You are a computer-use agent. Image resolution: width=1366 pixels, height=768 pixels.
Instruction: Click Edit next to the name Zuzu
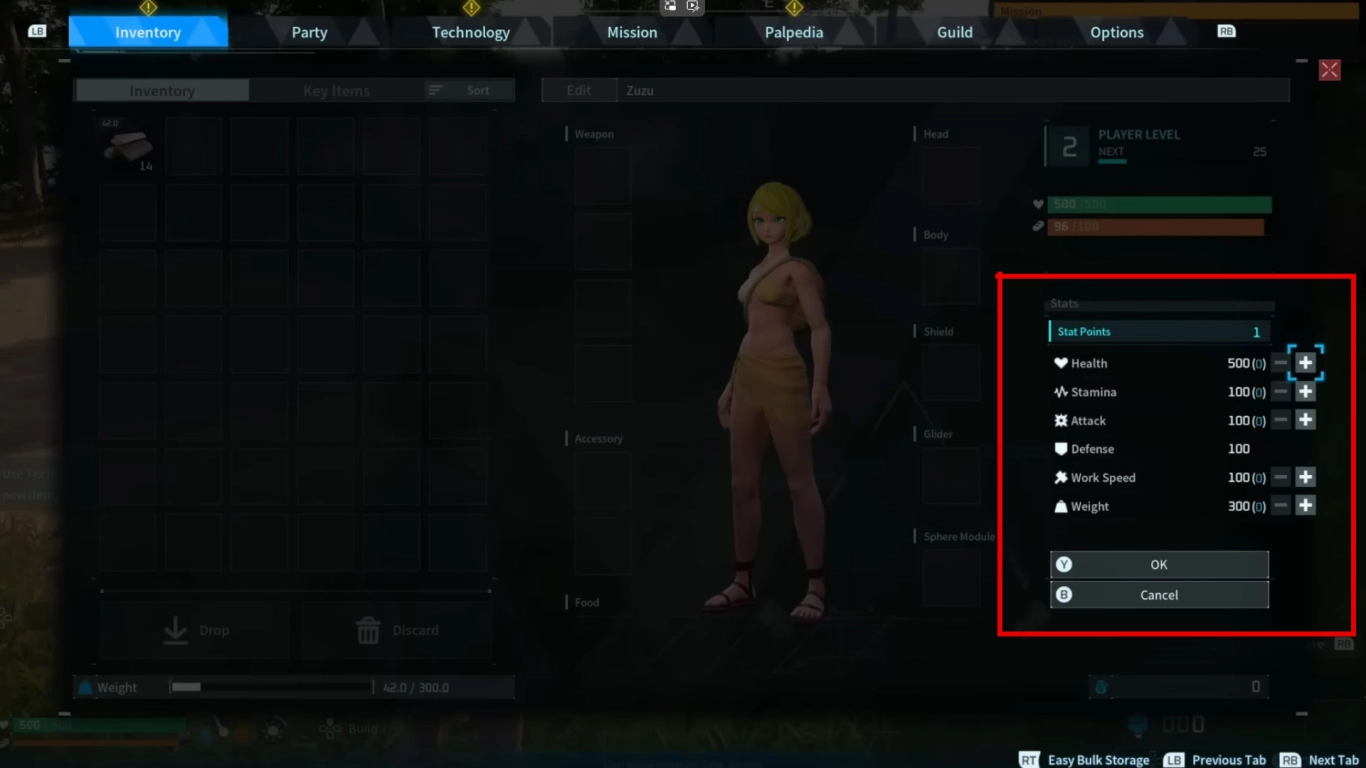pyautogui.click(x=578, y=89)
